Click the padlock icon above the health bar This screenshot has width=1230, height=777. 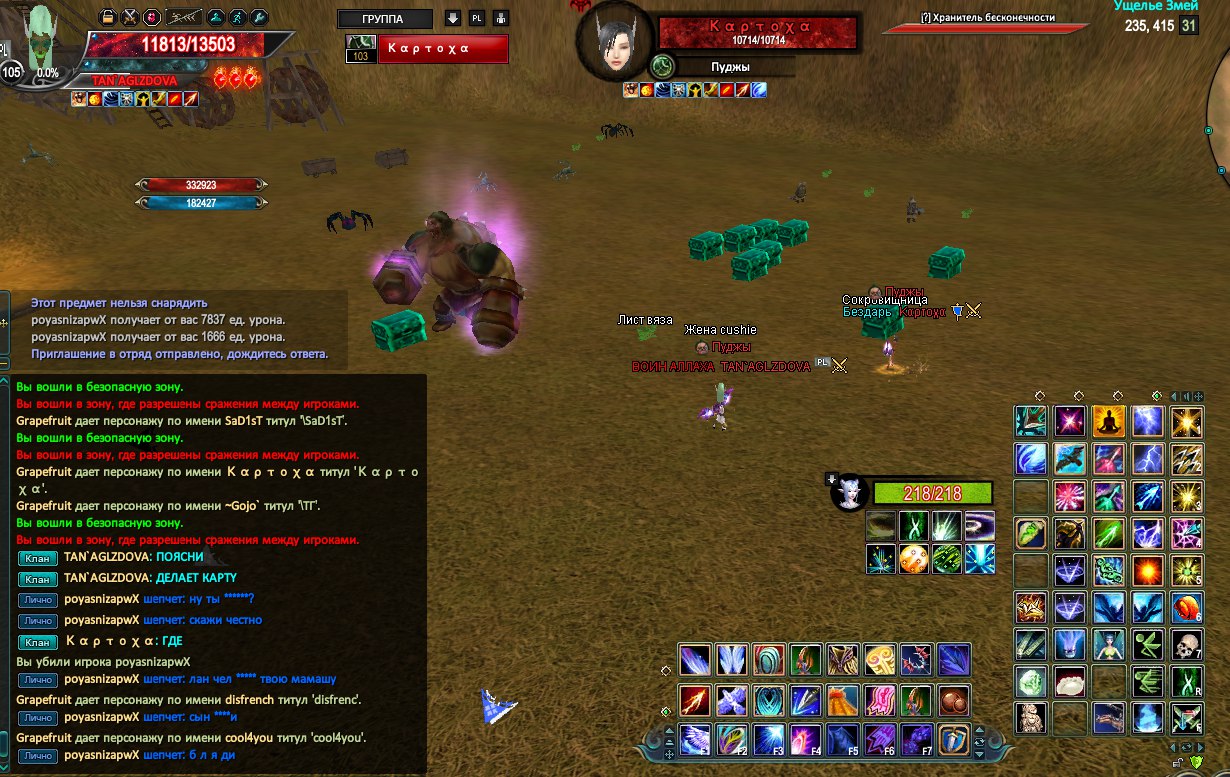coord(108,17)
